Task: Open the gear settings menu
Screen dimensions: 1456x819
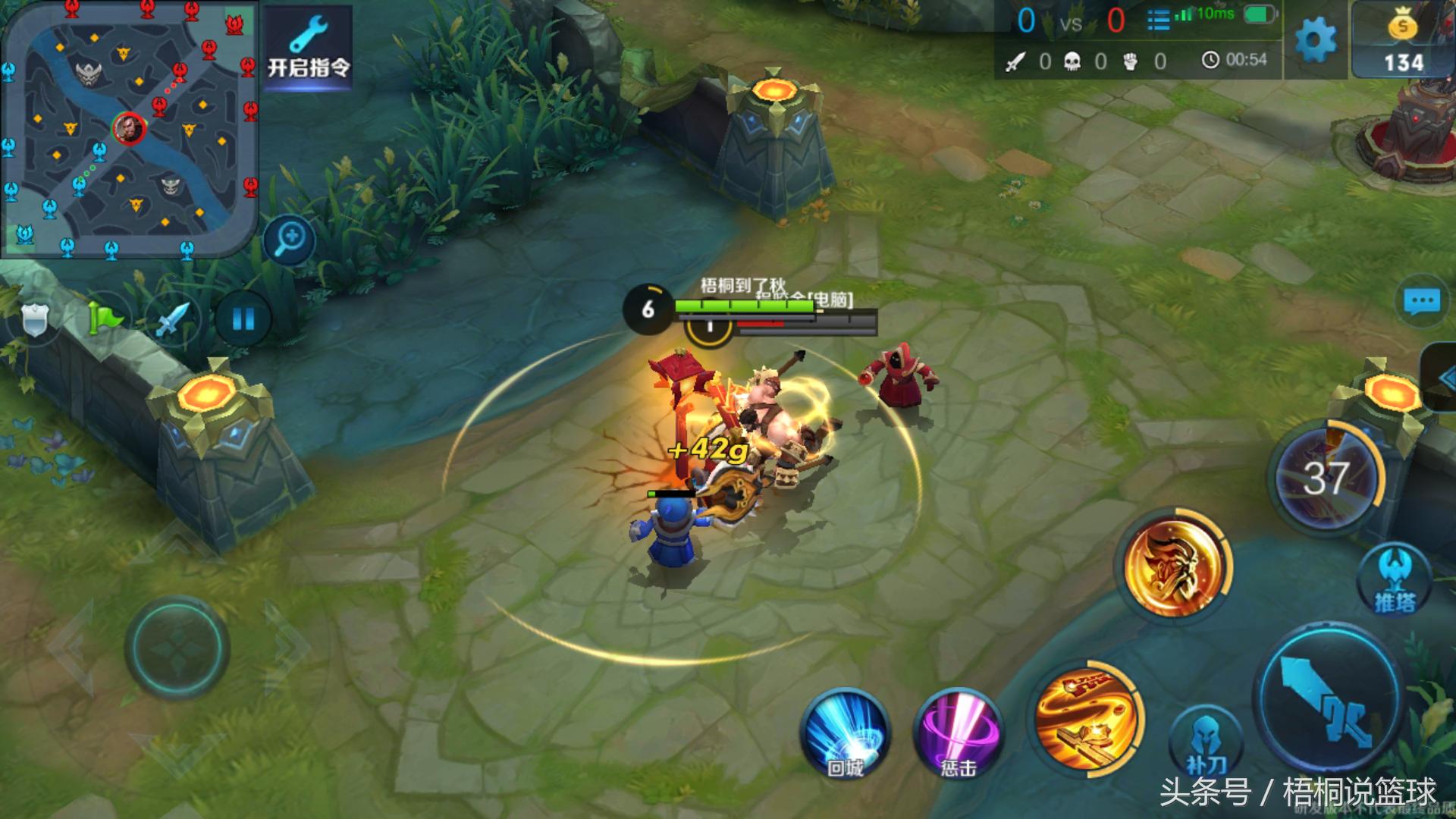Action: [1315, 39]
